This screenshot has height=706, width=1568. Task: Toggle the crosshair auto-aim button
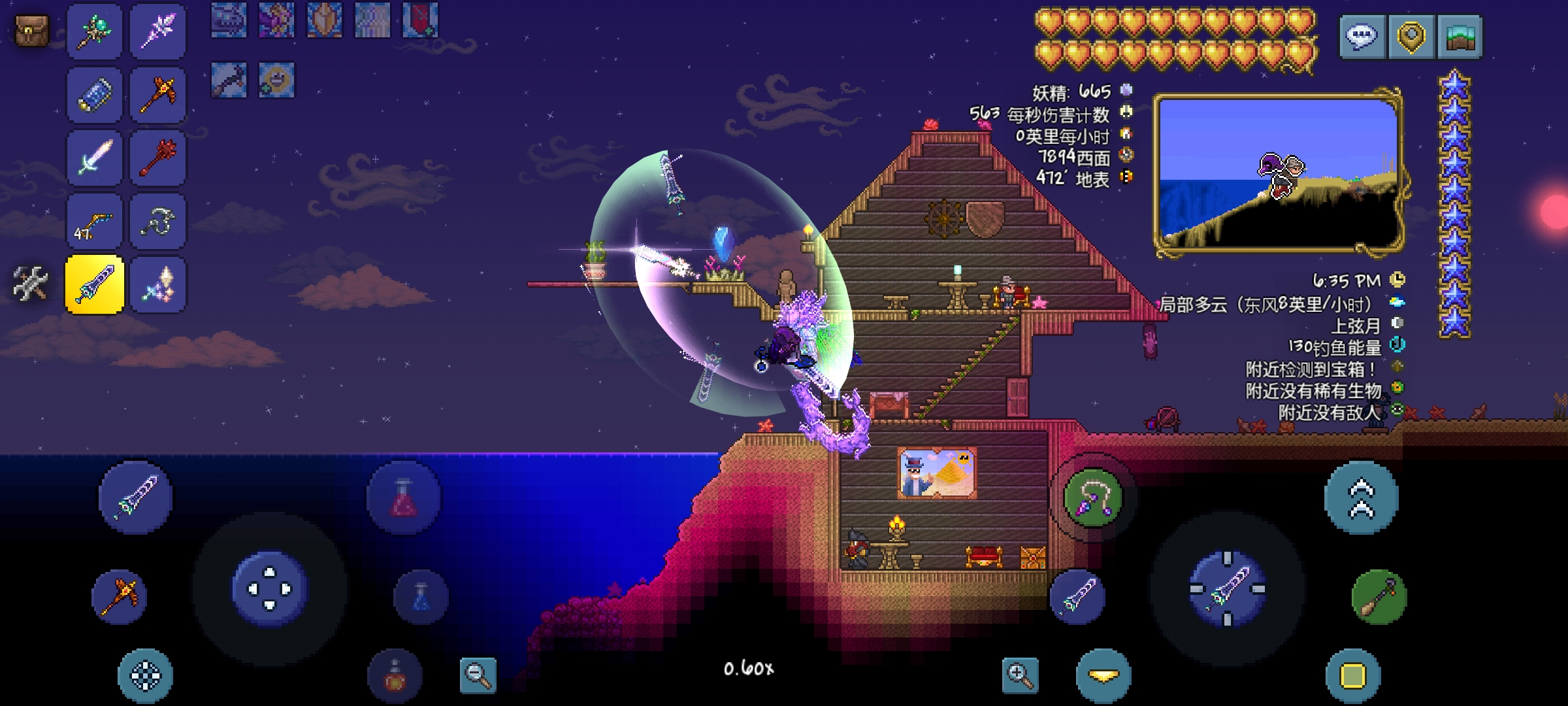click(145, 676)
